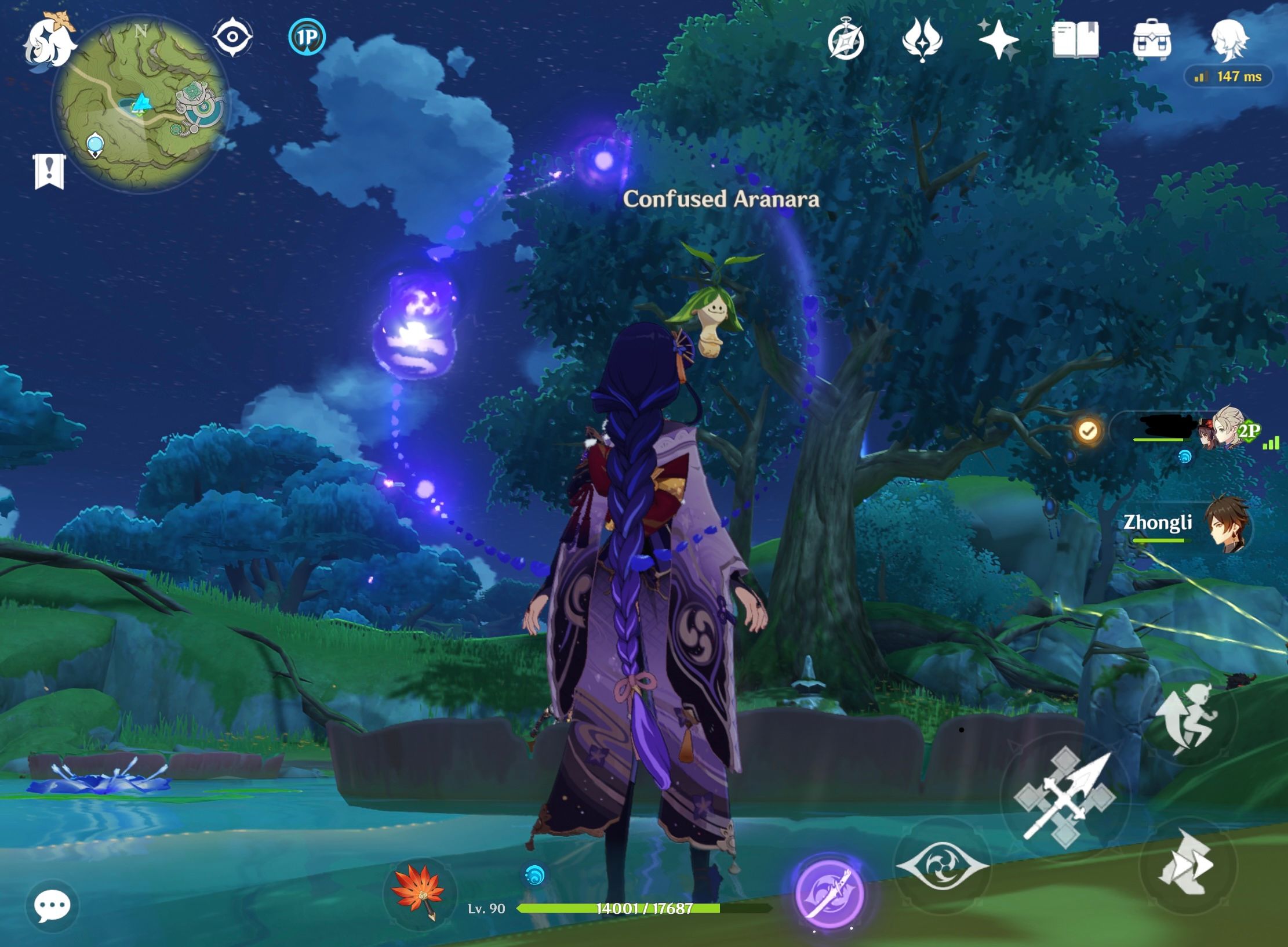1288x947 pixels.
Task: Open the Quest journal book icon
Action: click(1075, 38)
